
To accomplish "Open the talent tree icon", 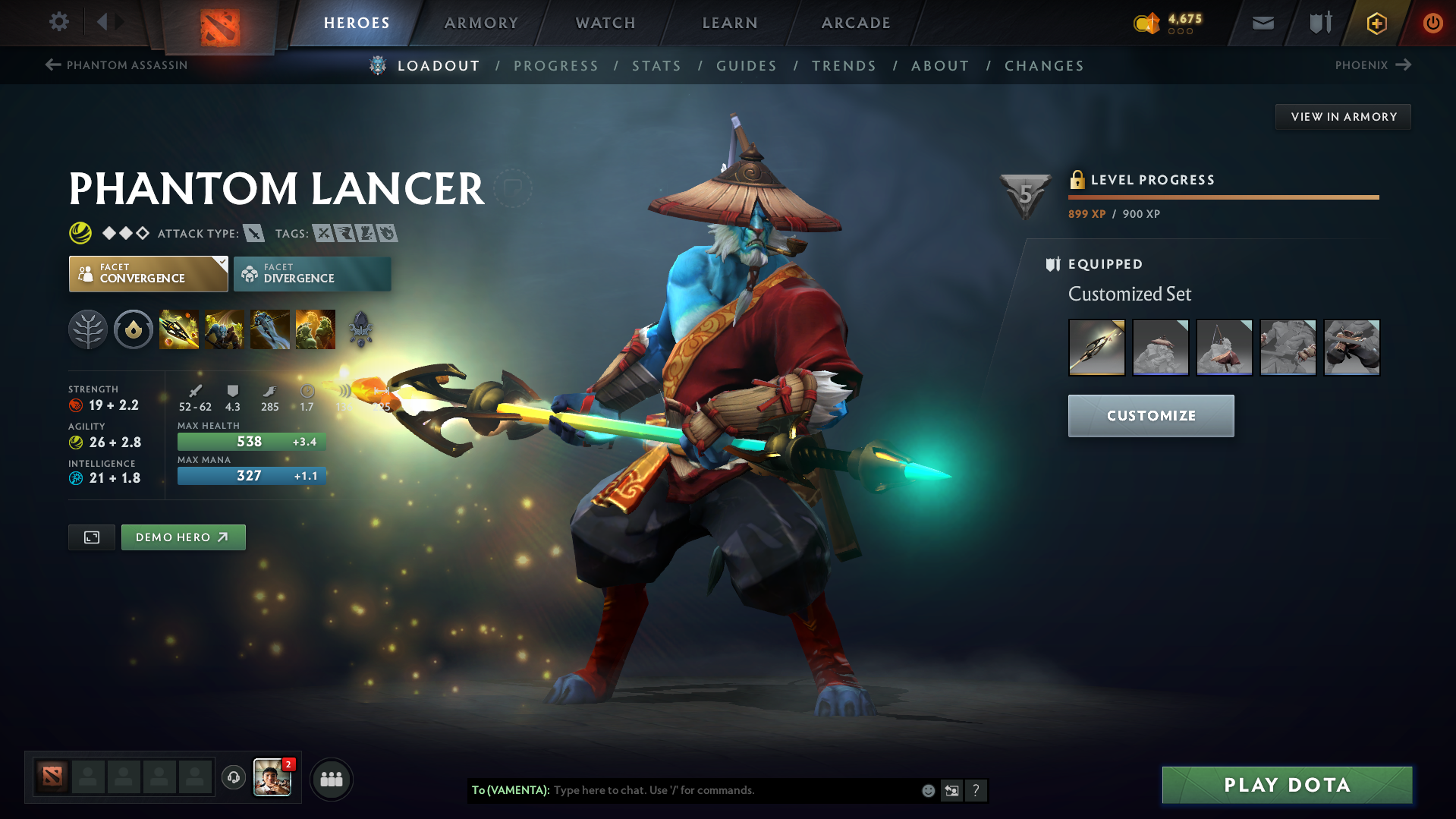I will click(x=88, y=329).
